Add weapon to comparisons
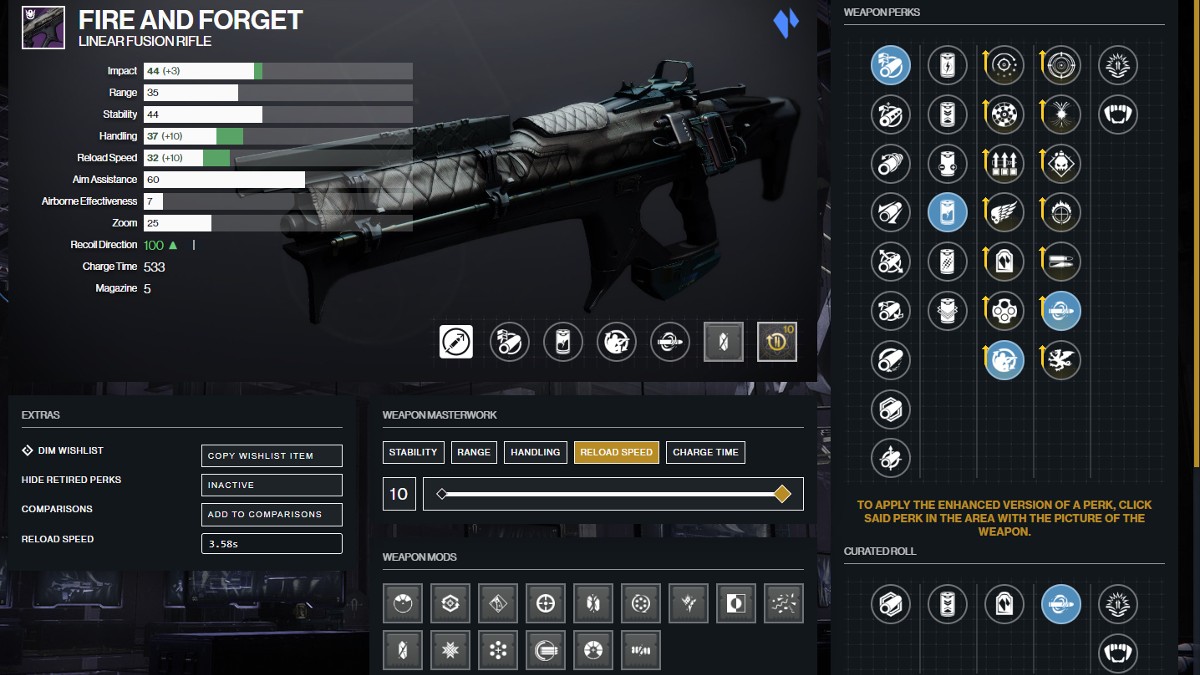The height and width of the screenshot is (675, 1200). coord(271,514)
